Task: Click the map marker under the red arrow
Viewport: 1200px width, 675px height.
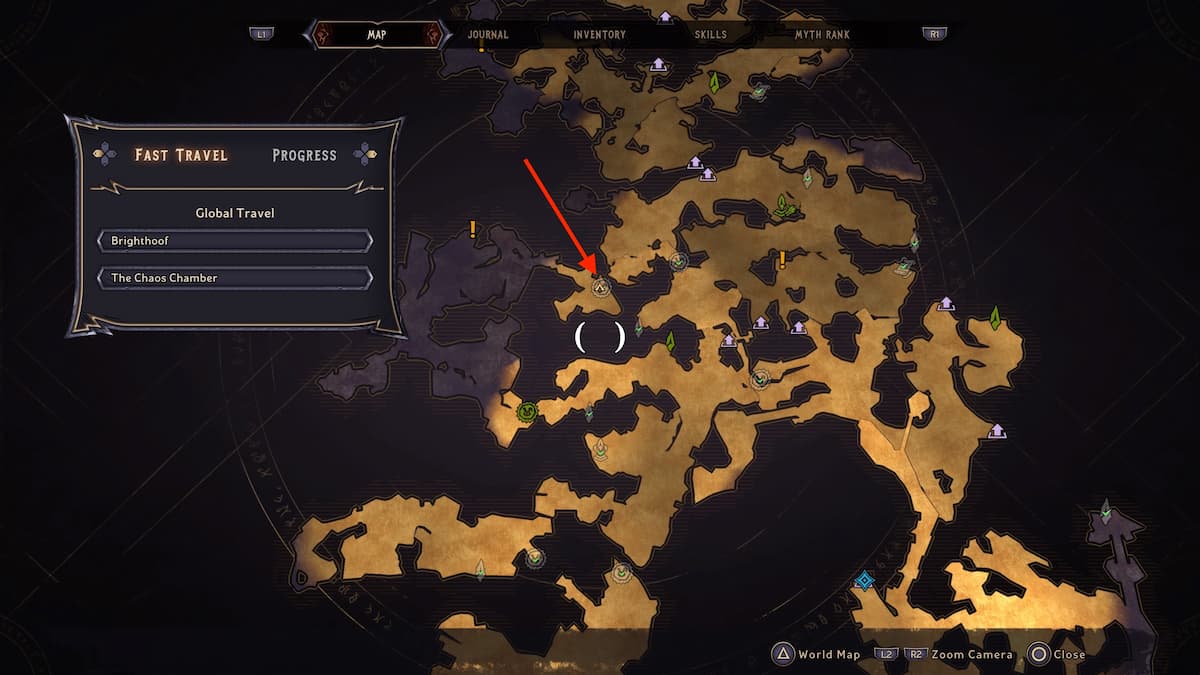Action: click(x=601, y=288)
